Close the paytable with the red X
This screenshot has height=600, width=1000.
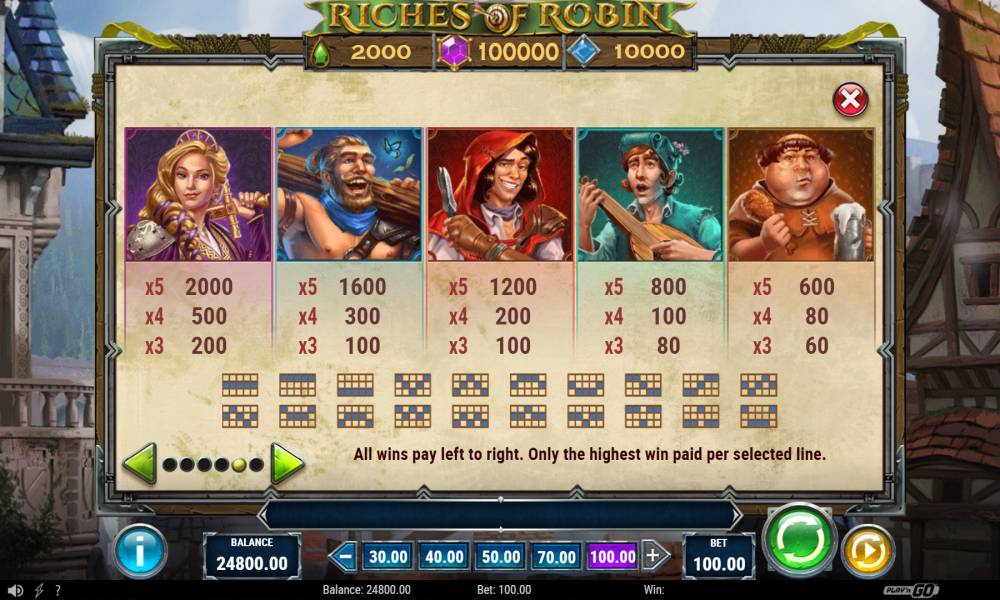[850, 99]
